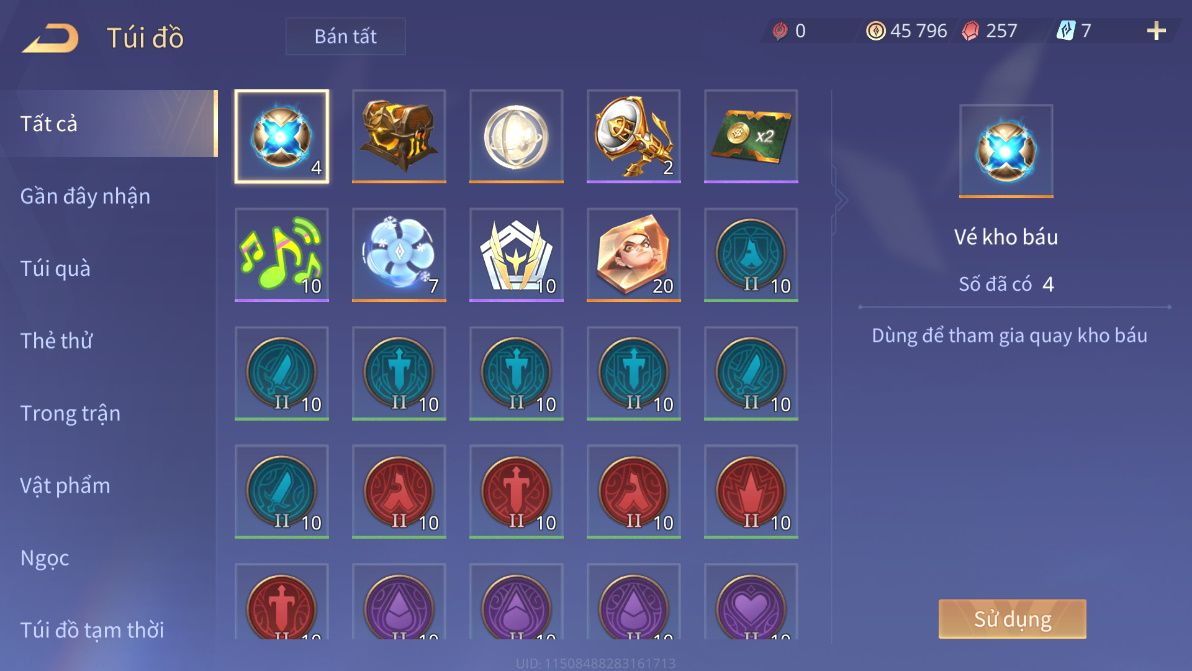Add currency with the plus button
The width and height of the screenshot is (1192, 671).
click(1156, 31)
